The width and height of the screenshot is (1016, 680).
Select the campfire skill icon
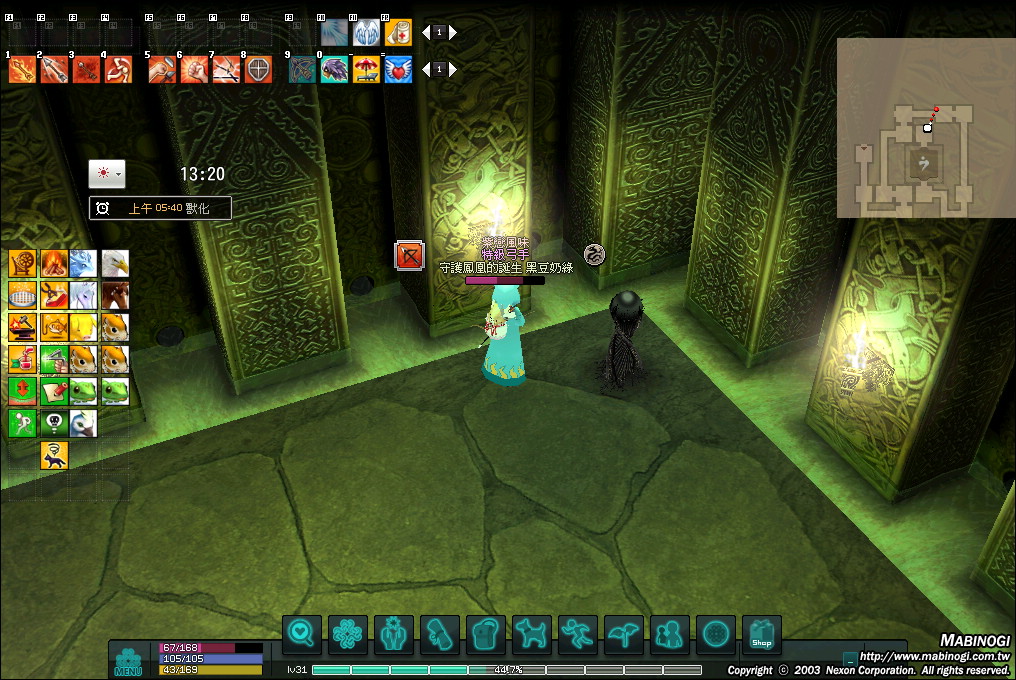[54, 264]
